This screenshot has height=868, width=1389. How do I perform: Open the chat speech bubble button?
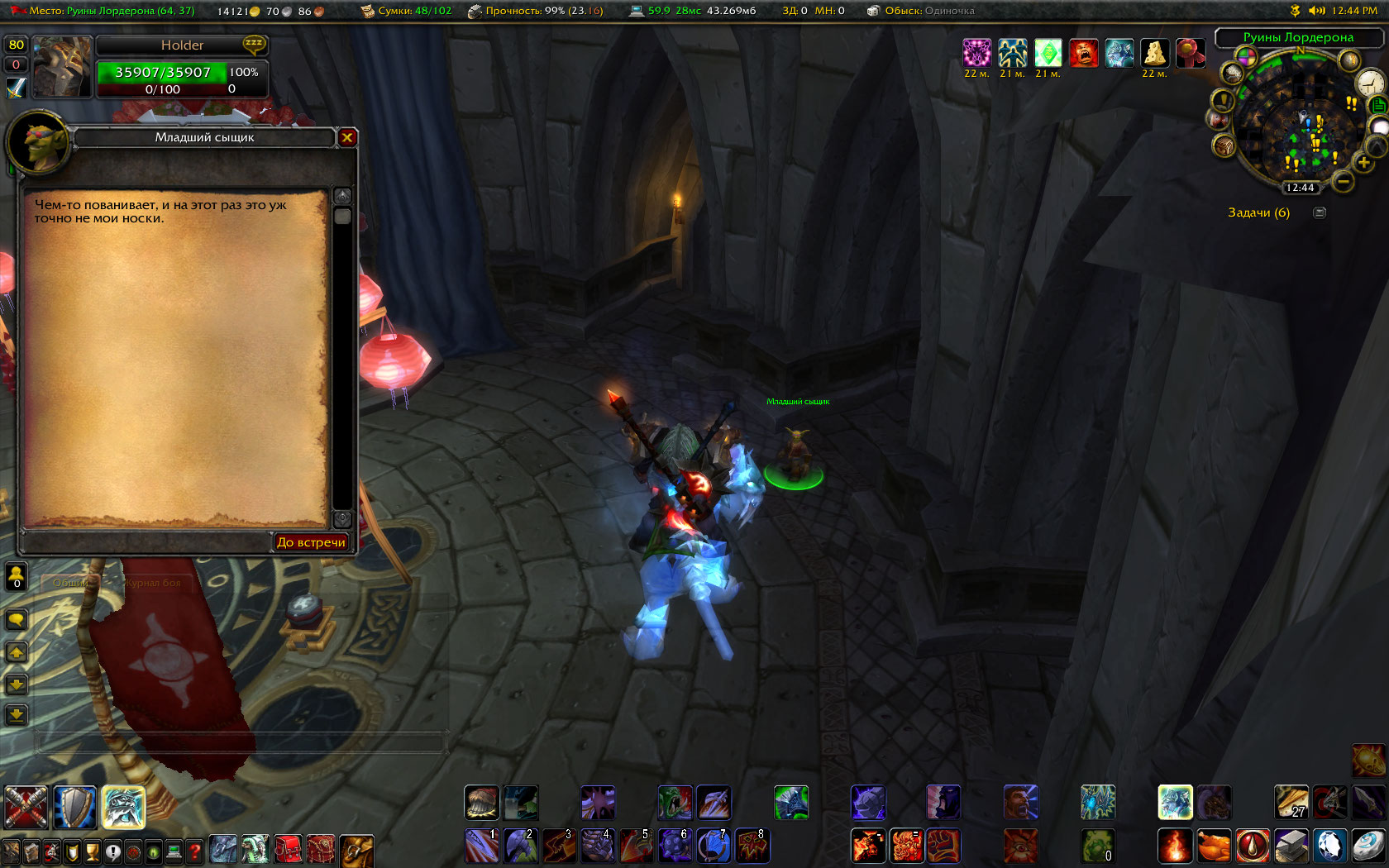coord(17,619)
